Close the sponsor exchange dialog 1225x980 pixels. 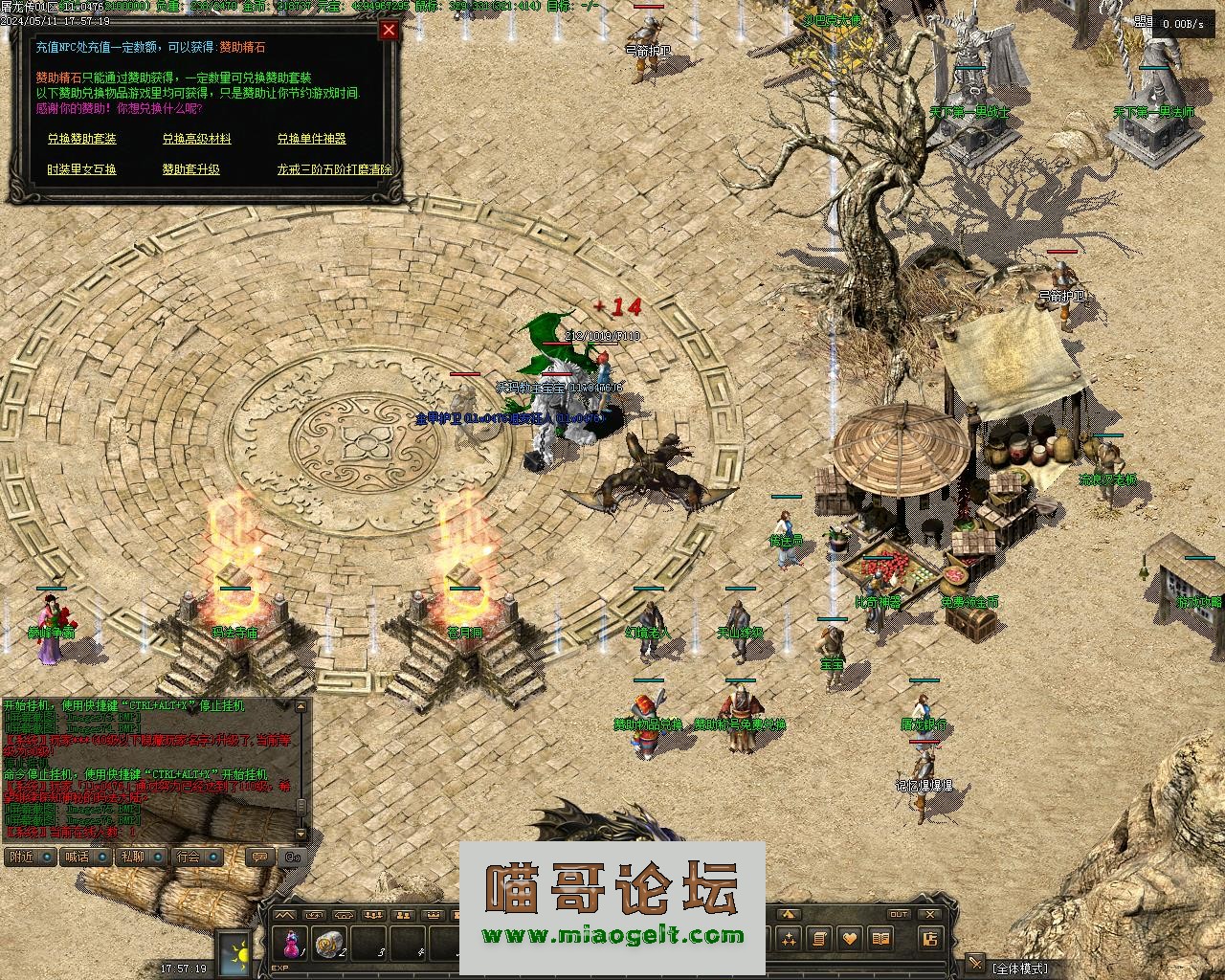pyautogui.click(x=389, y=30)
